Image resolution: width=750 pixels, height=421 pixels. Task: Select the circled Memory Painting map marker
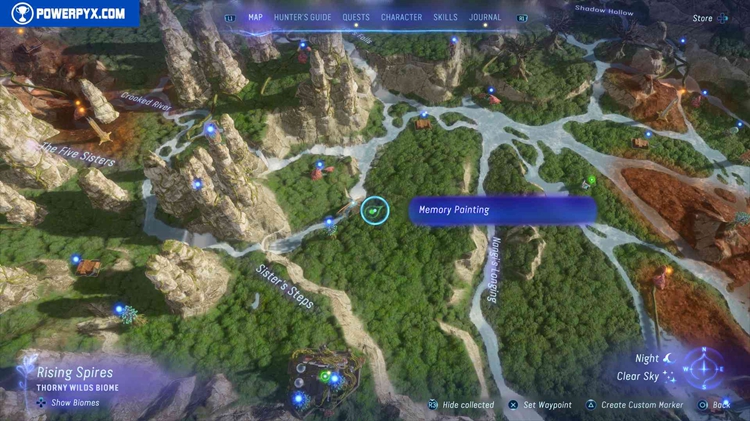375,210
